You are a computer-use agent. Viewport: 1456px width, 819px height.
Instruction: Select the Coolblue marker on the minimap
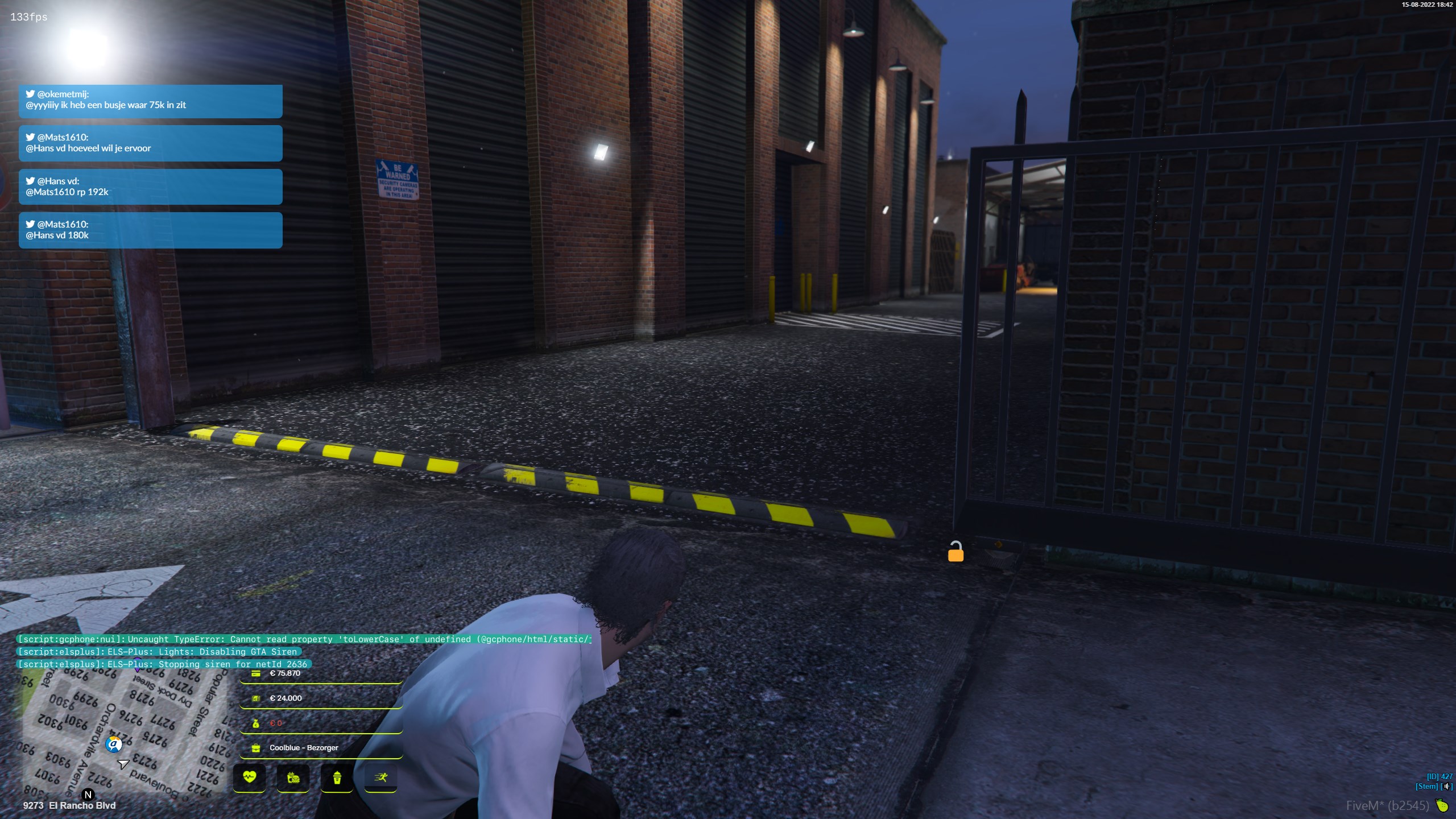point(114,744)
